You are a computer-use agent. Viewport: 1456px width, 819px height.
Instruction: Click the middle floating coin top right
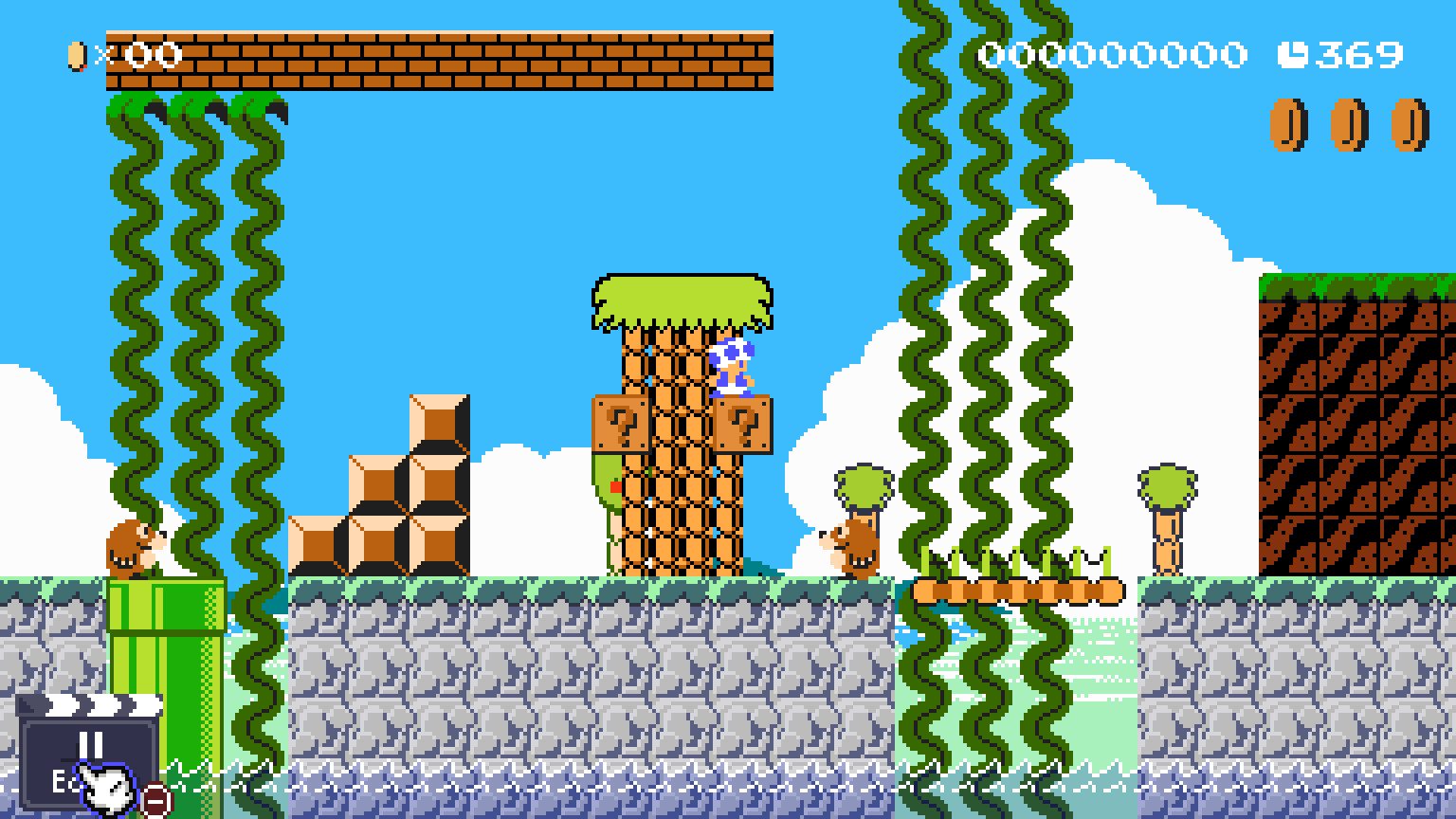1349,123
